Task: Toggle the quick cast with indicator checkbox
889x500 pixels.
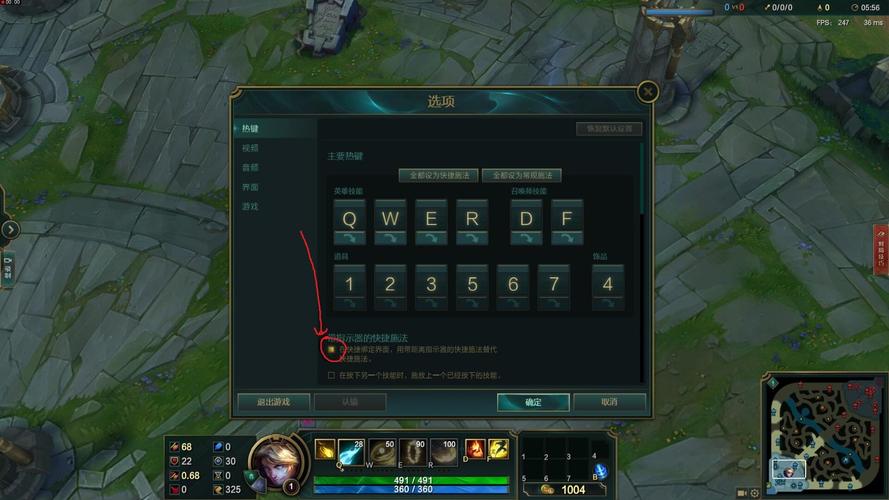Action: point(332,349)
